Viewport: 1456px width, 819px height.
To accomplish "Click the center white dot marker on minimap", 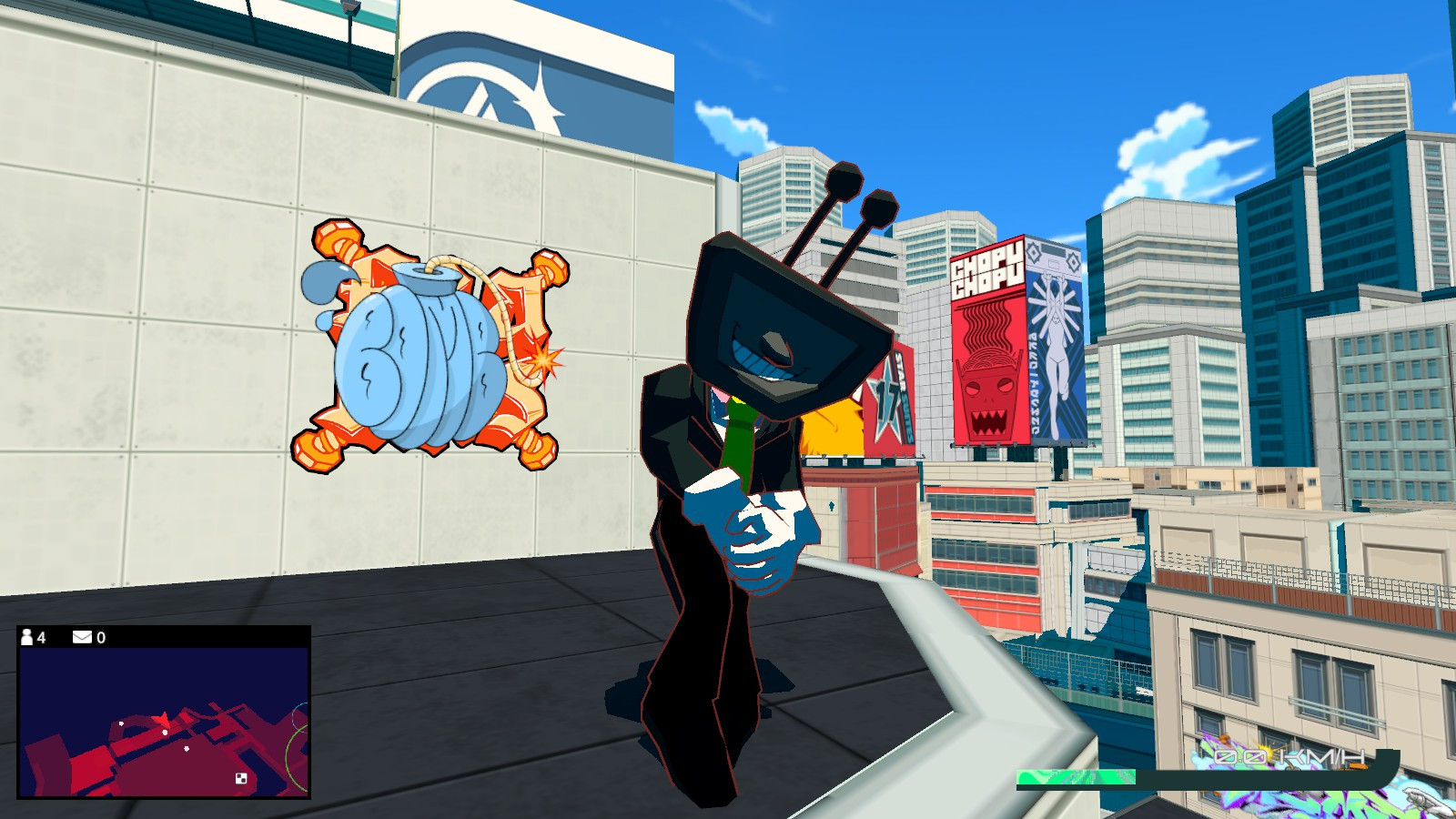I will click(x=165, y=733).
